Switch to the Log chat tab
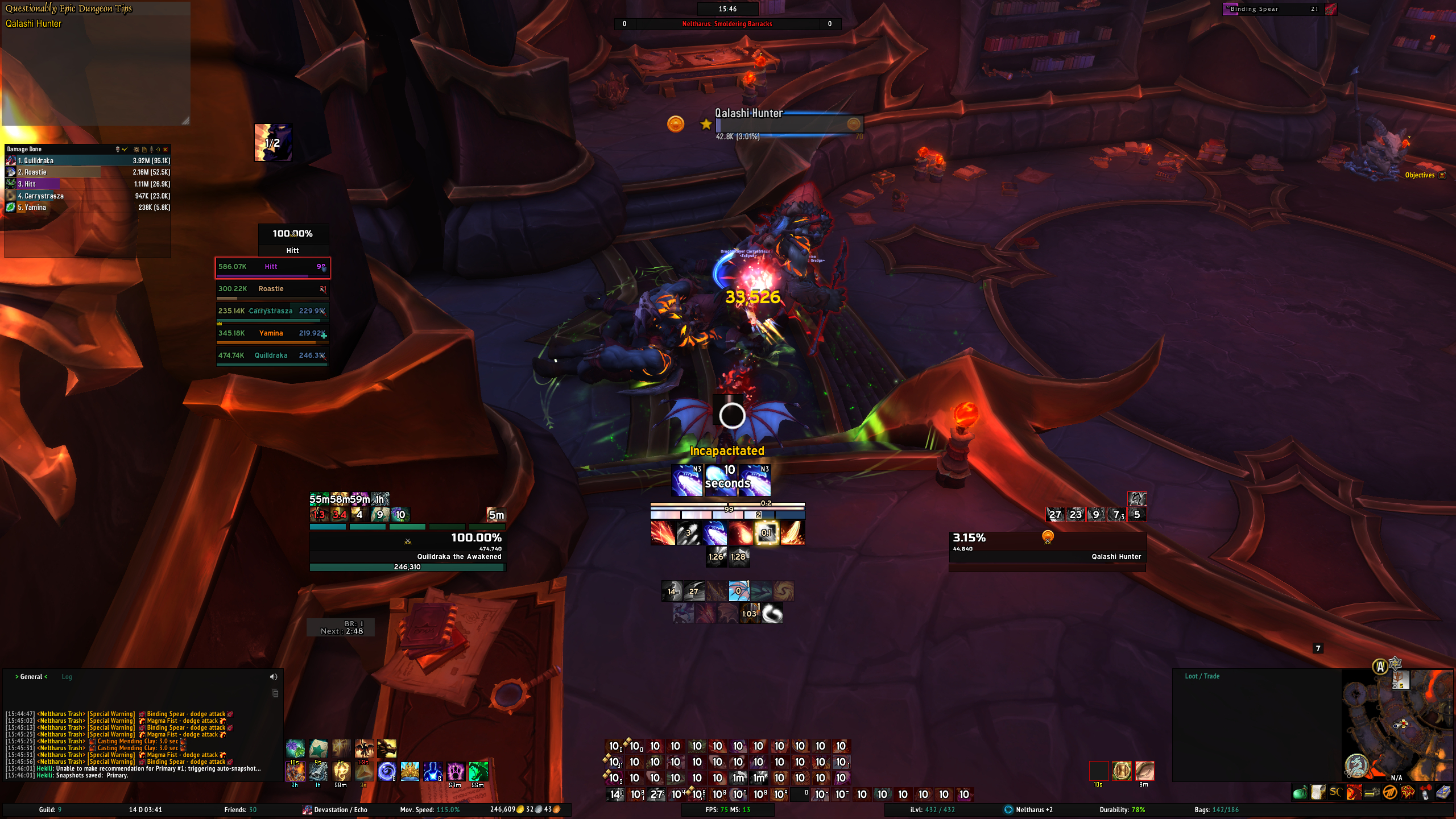 pos(67,677)
